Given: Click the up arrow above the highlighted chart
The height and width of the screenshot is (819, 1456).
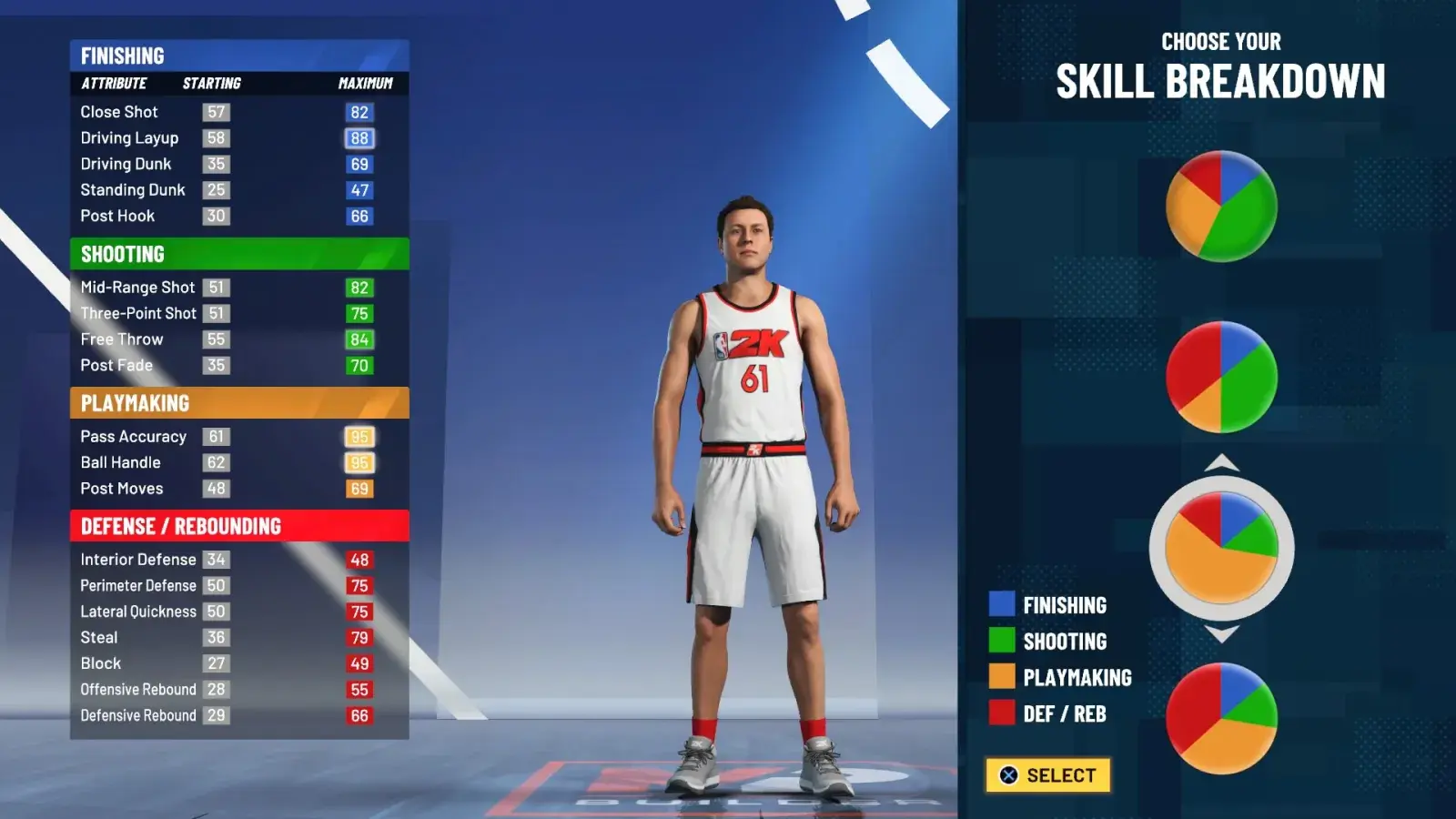Looking at the screenshot, I should [1221, 463].
